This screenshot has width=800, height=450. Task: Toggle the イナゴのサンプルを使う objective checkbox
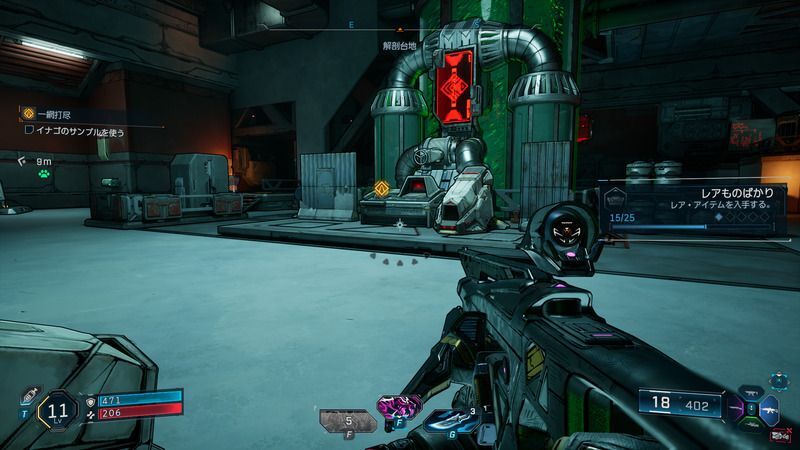pos(30,131)
